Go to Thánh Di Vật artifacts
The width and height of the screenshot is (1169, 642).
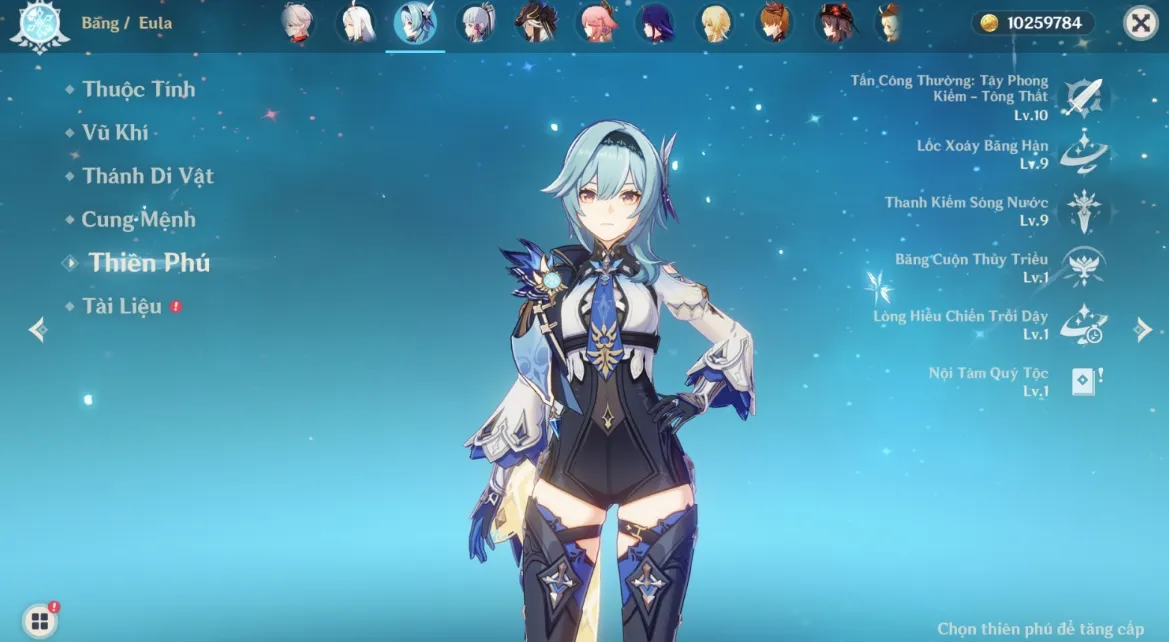tap(148, 176)
